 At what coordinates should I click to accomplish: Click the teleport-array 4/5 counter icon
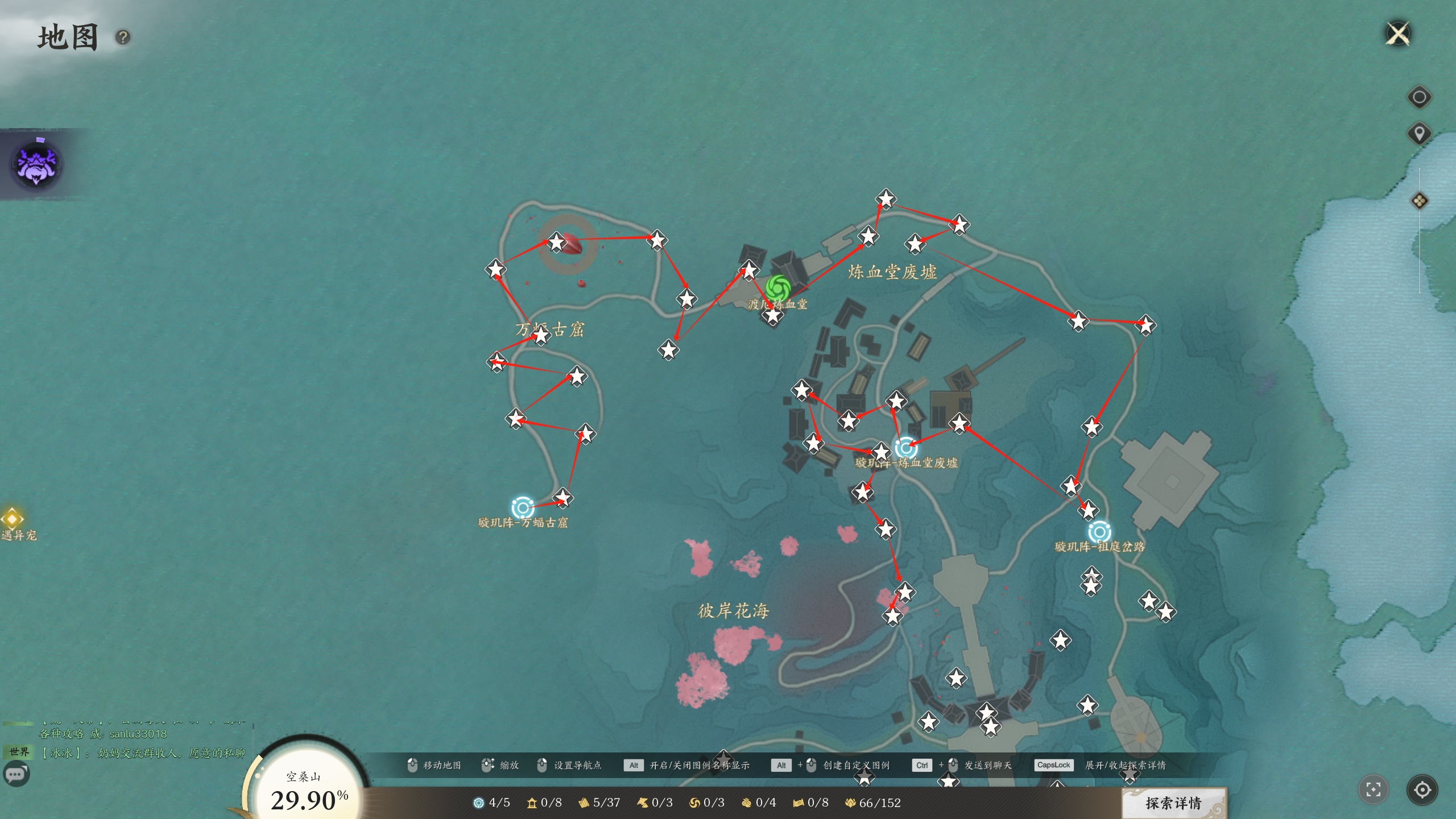(479, 803)
